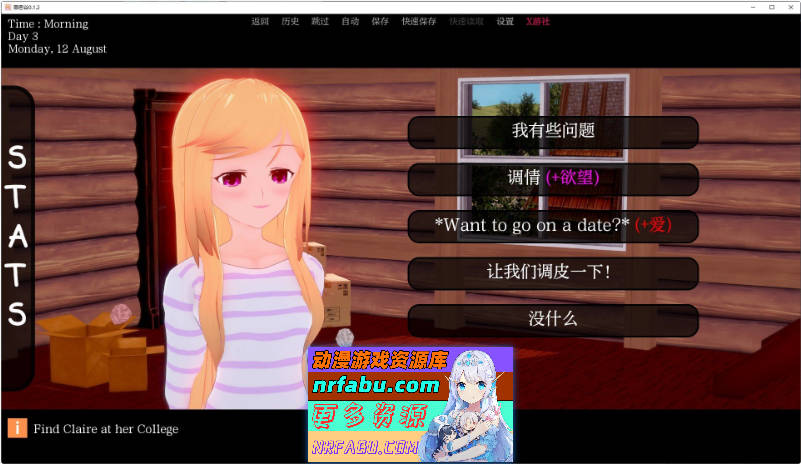801x464 pixels.
Task: Open the 保存 save menu
Action: pos(379,21)
